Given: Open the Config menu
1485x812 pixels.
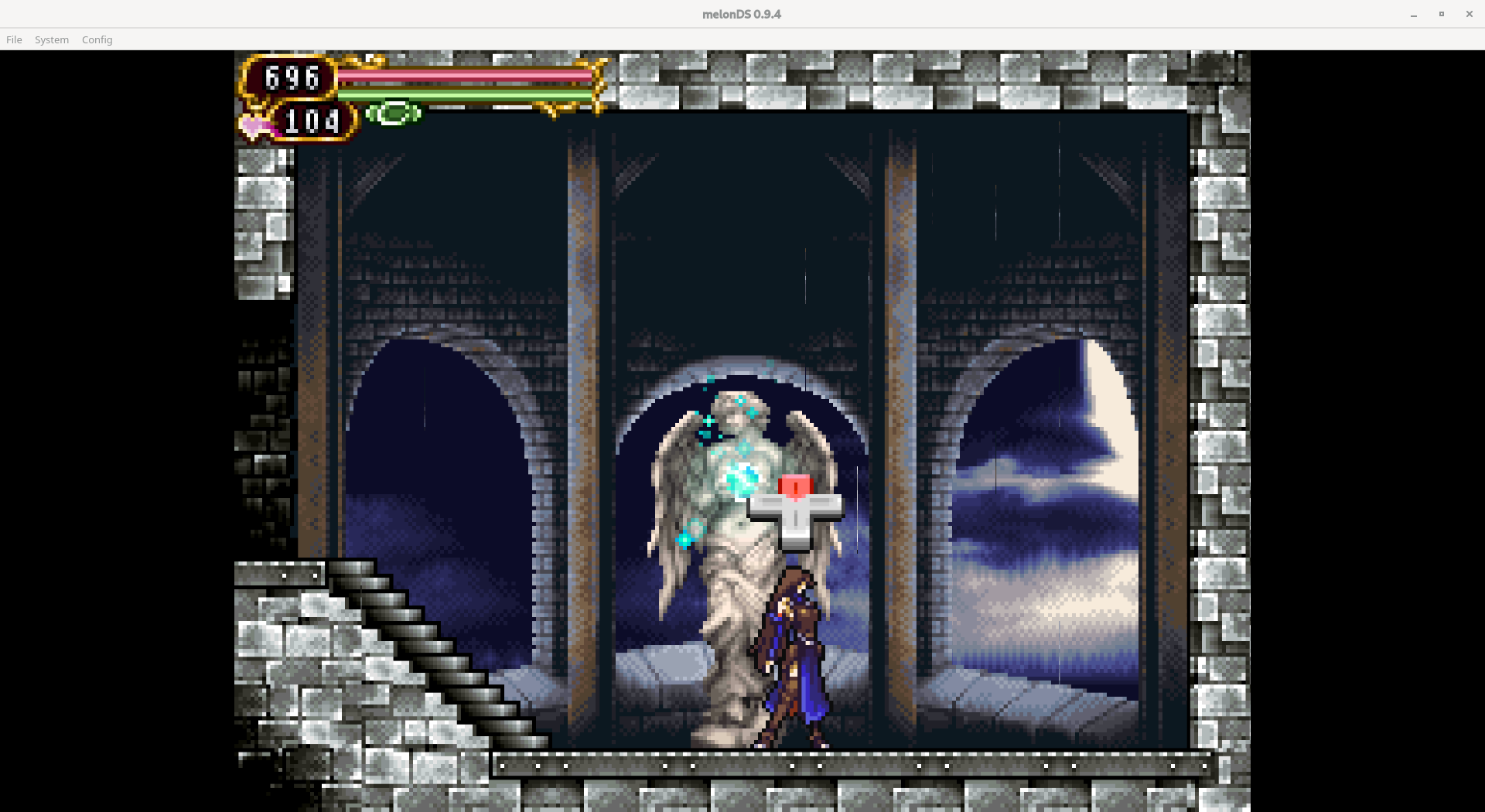Looking at the screenshot, I should 96,39.
